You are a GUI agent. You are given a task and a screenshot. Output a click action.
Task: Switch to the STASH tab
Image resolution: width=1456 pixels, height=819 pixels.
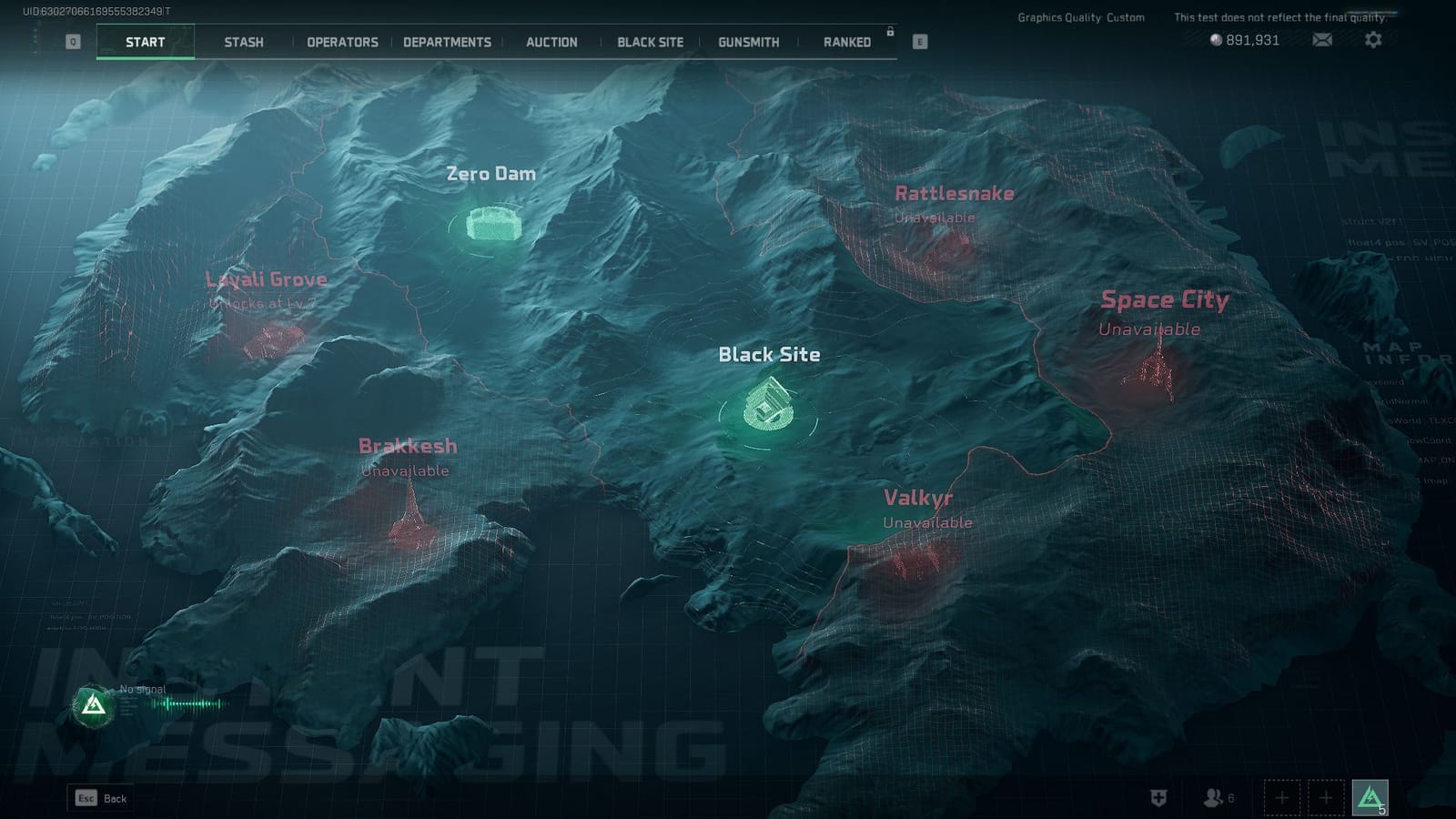(x=243, y=42)
